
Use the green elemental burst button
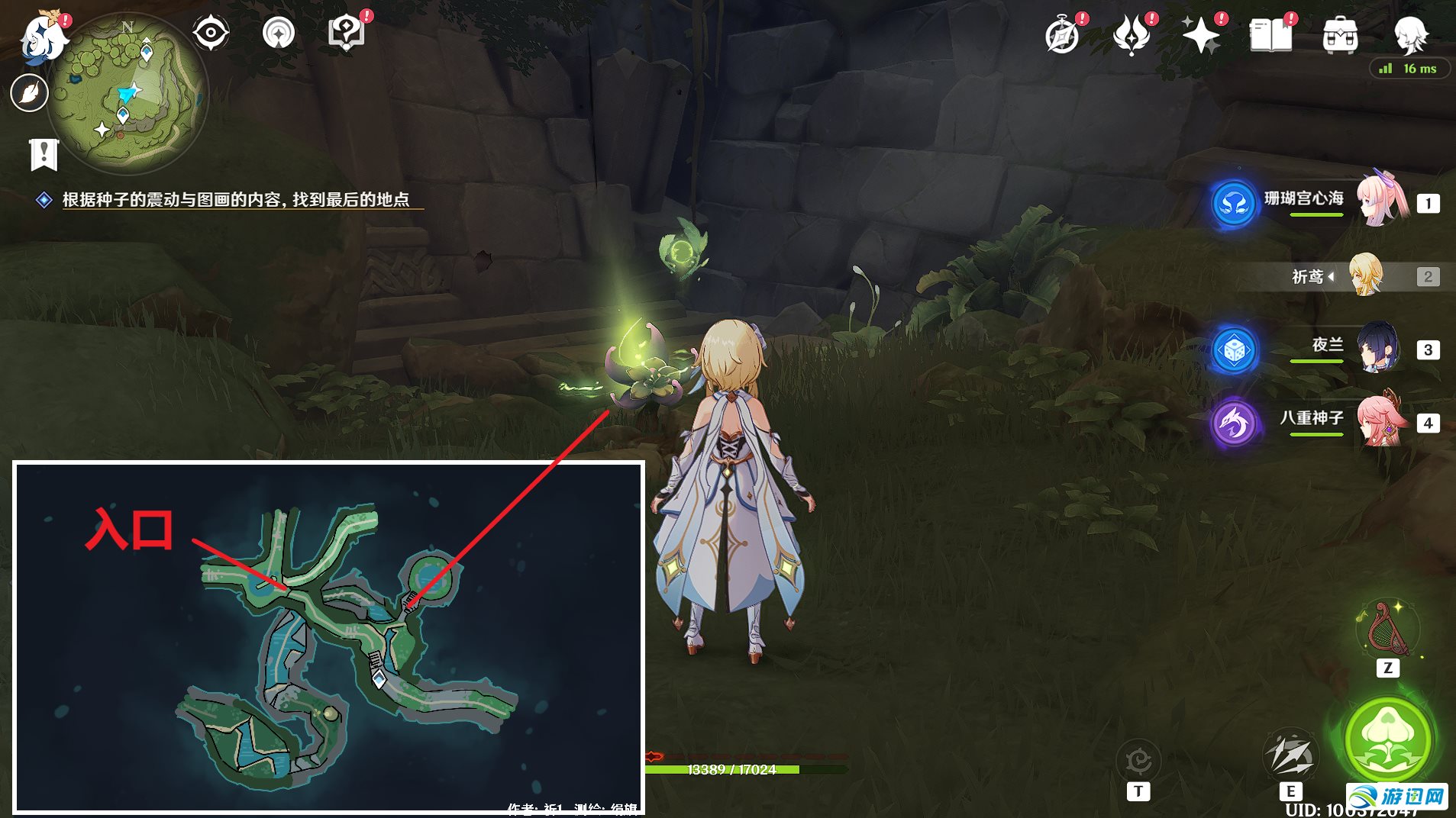(1387, 738)
